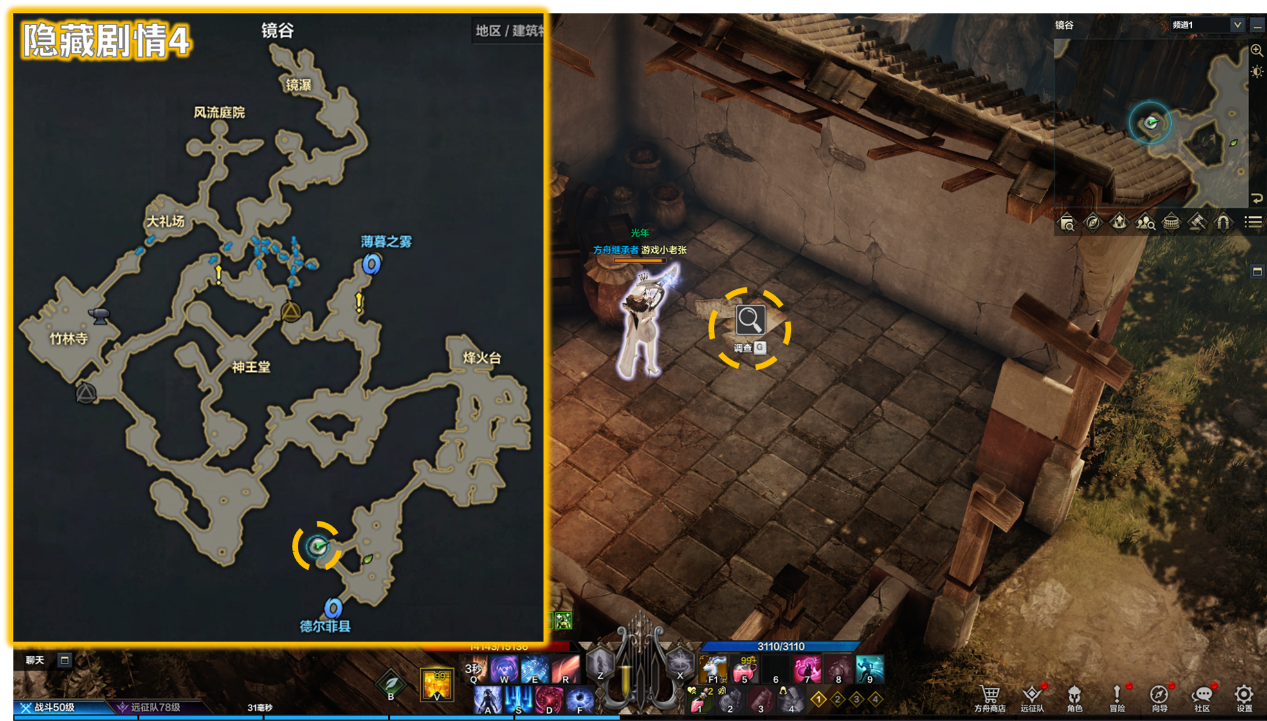Open the 角色 character menu
Screen dimensions: 1267x721
coord(1074,695)
